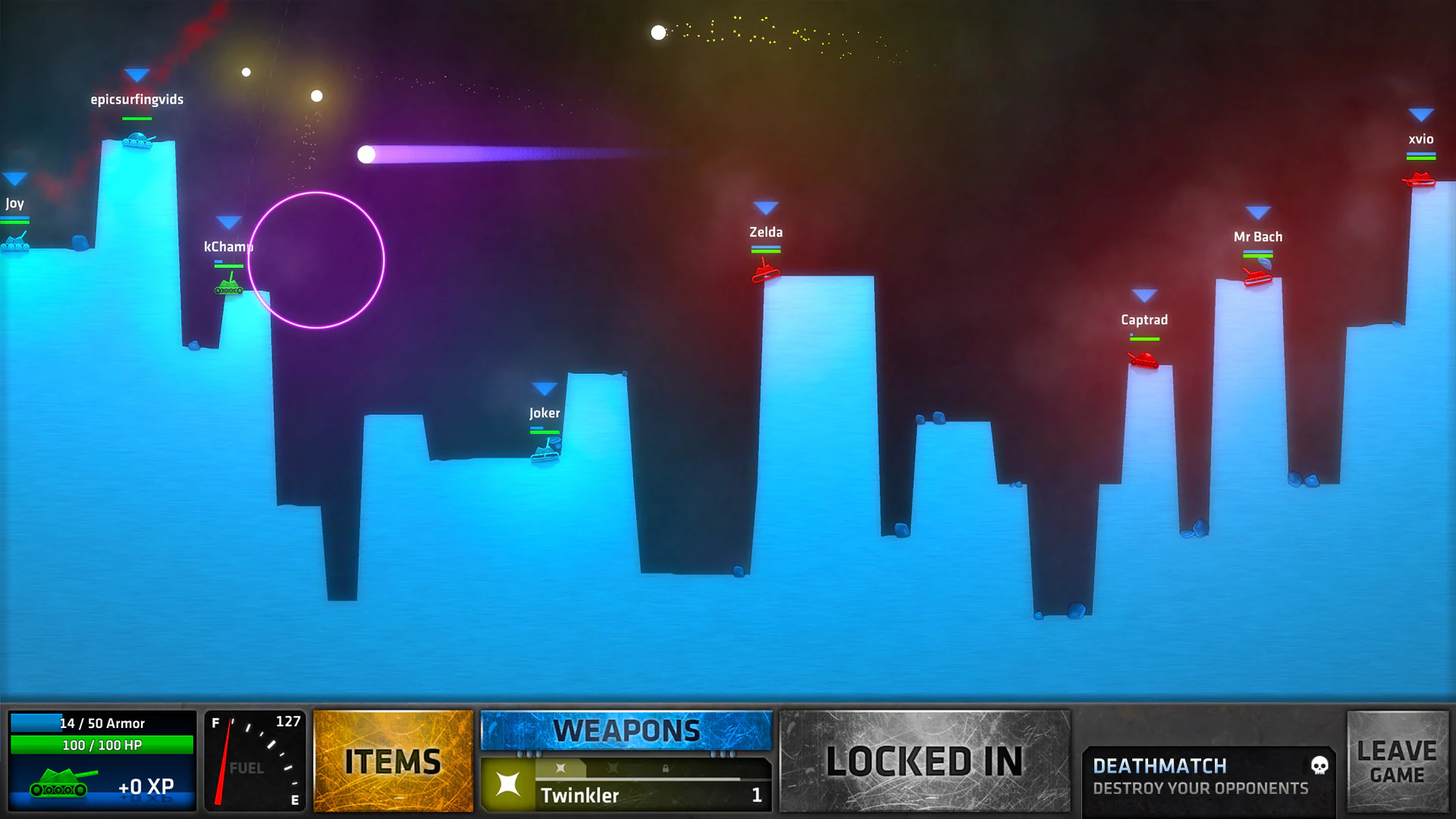
Task: Toggle the blue marker above Zelda's tank
Action: click(765, 206)
